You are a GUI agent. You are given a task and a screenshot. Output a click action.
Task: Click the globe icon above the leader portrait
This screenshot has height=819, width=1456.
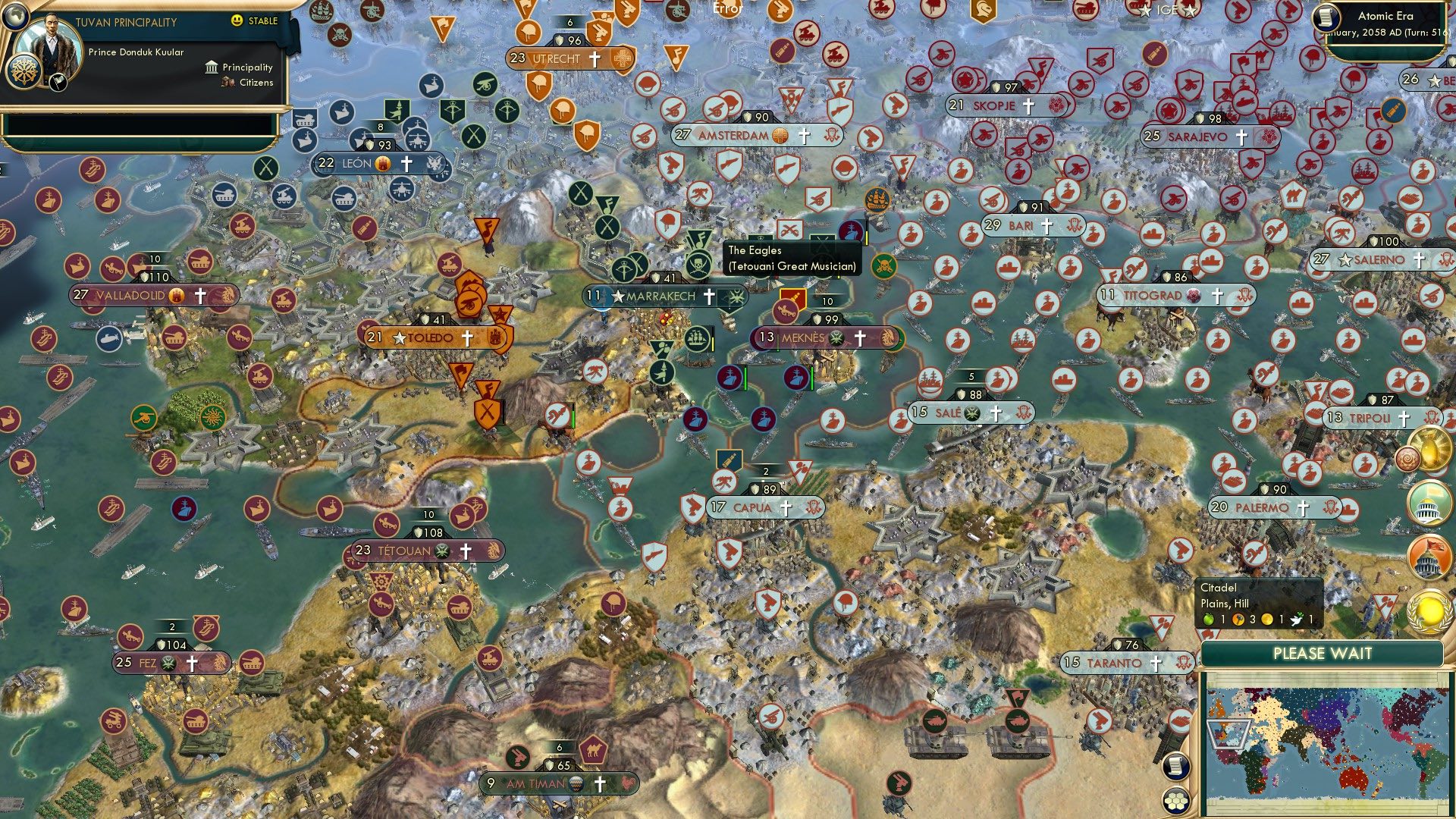coord(15,17)
